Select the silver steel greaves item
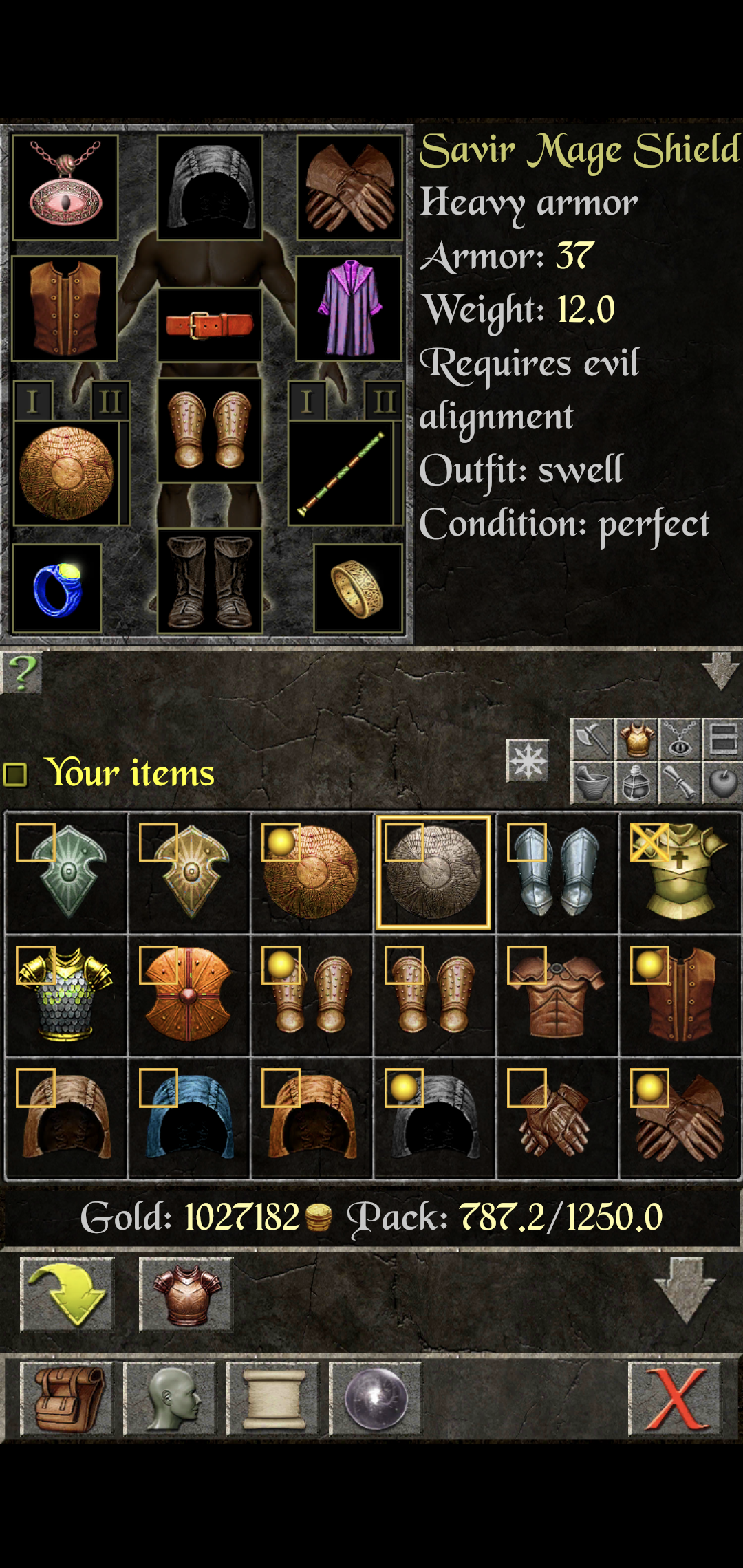Screen dimensions: 743x1568 point(557,872)
